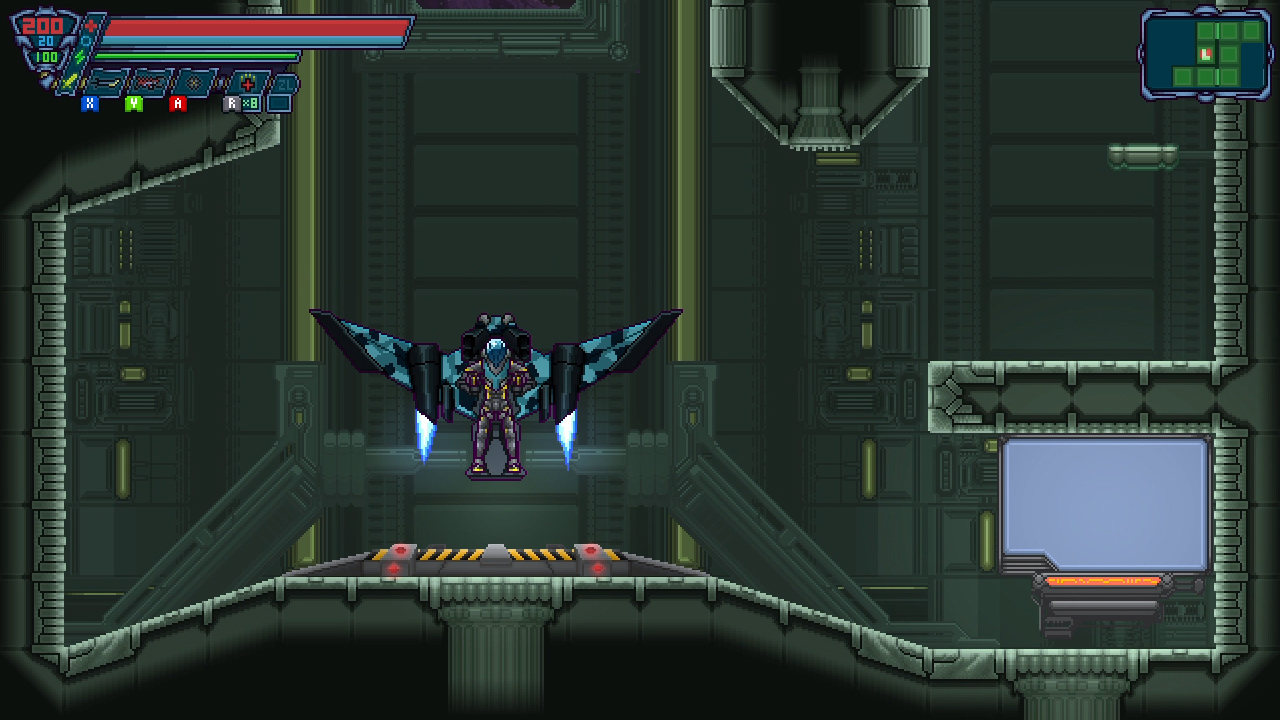Viewport: 1280px width, 720px height.
Task: Click the R ×8 ammo counter badge
Action: tap(242, 102)
